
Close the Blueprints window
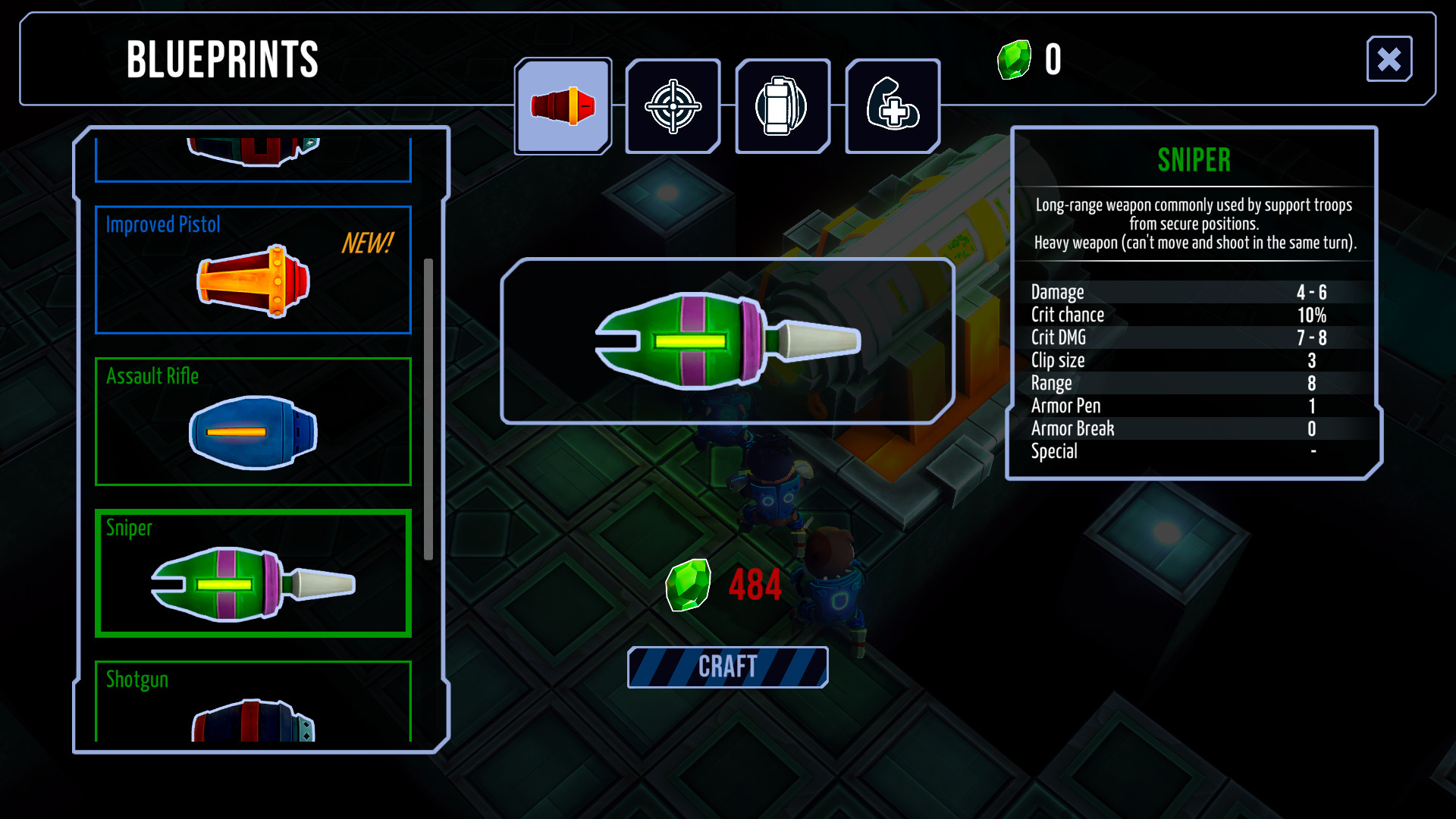point(1389,59)
